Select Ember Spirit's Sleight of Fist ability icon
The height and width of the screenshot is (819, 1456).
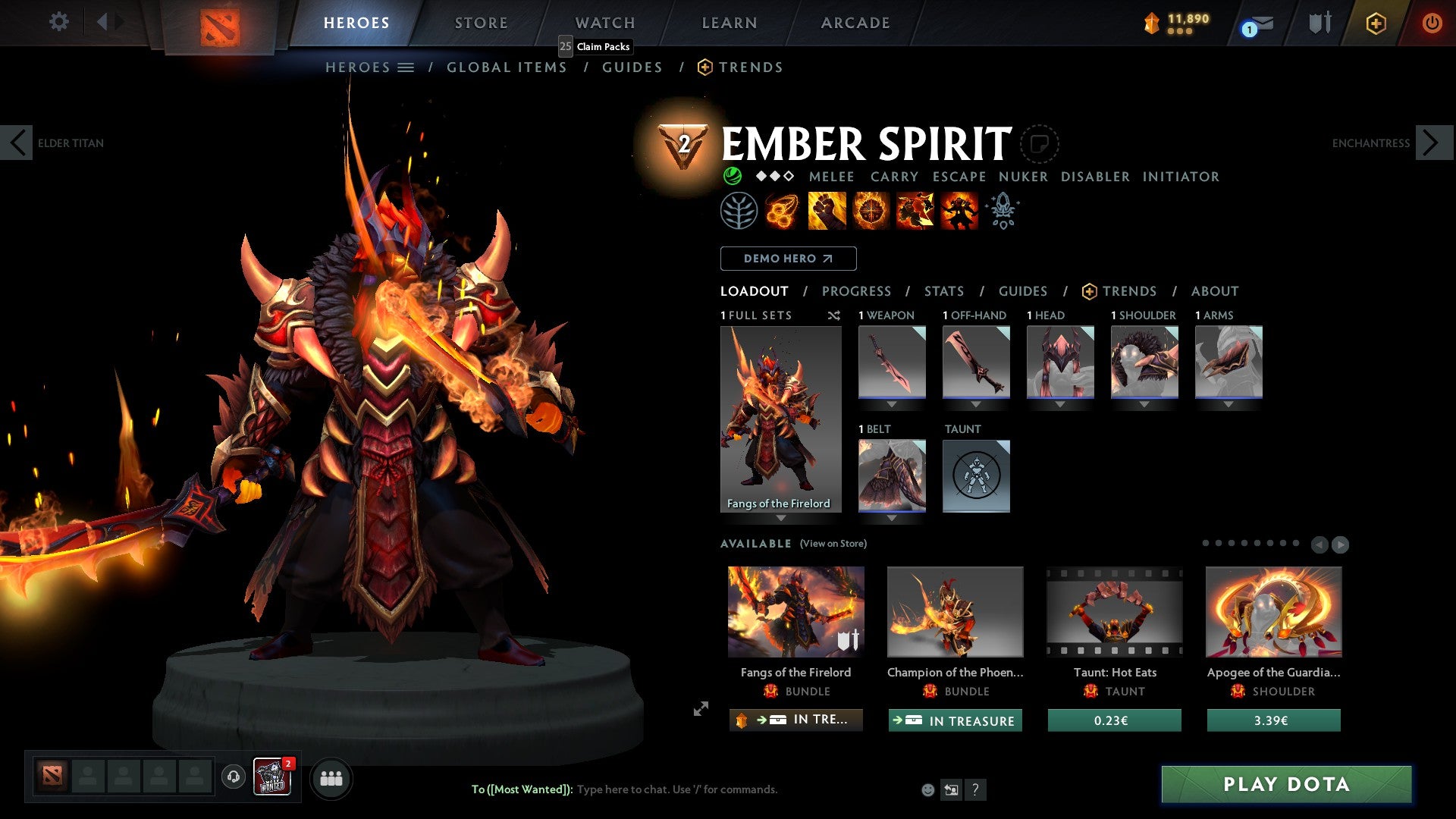tap(826, 211)
